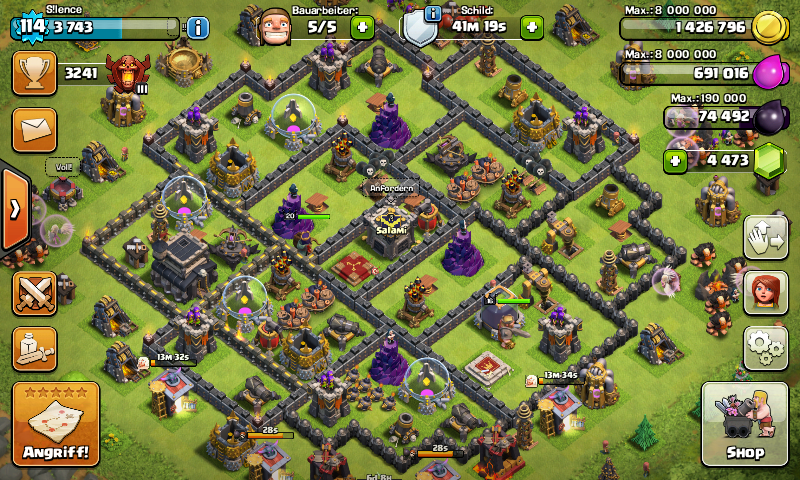Open the hand gesture layout button
800x480 pixels.
click(765, 238)
